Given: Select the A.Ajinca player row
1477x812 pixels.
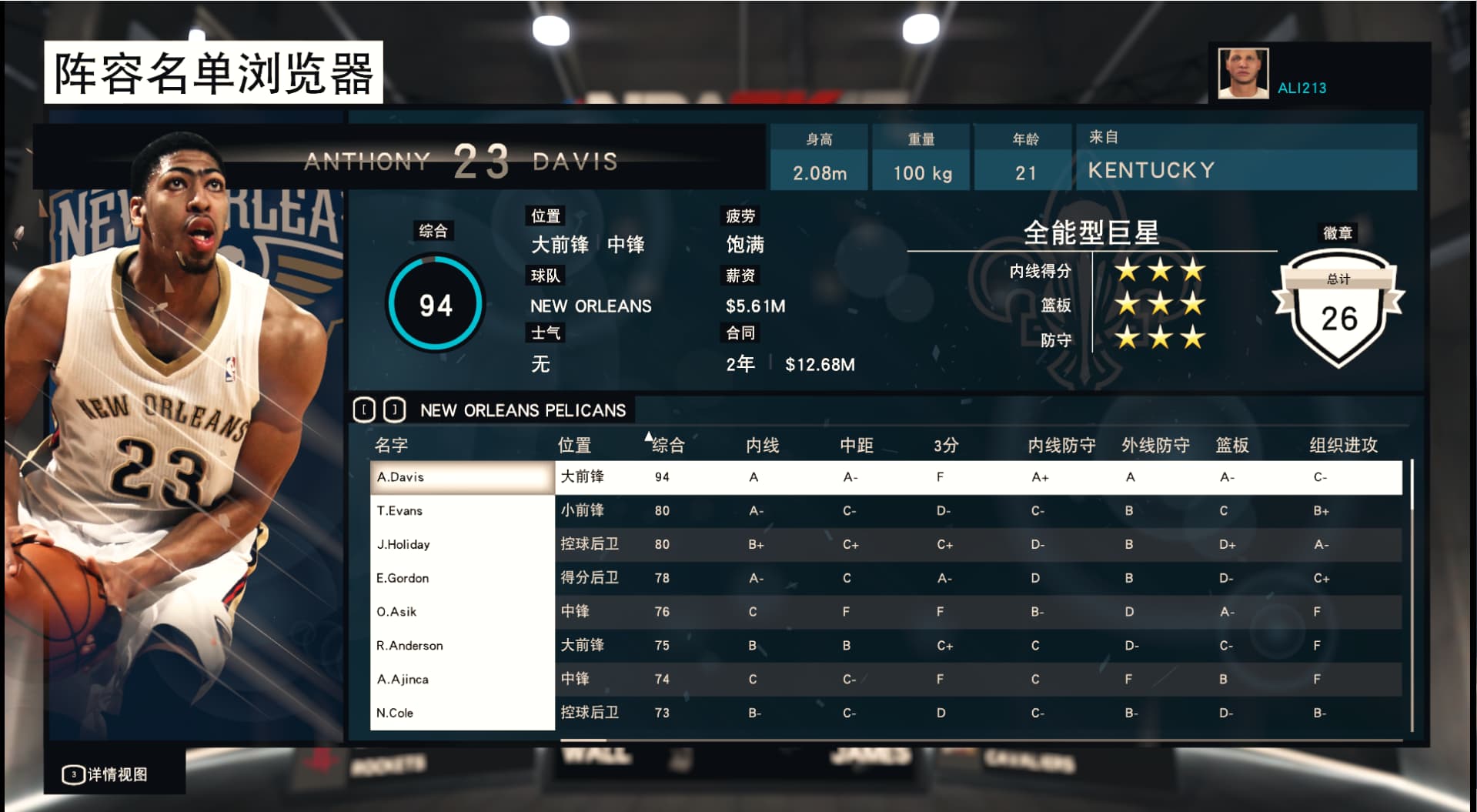Looking at the screenshot, I should pos(462,680).
